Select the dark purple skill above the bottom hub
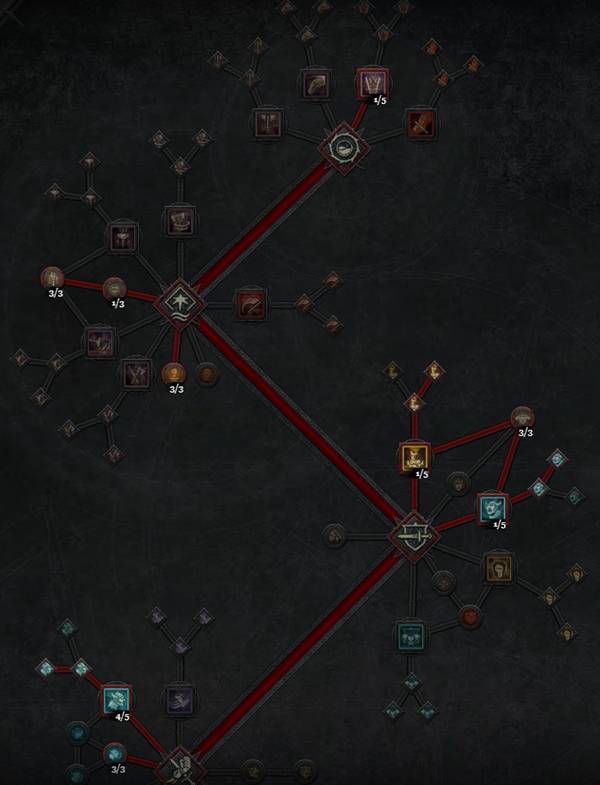Image resolution: width=600 pixels, height=785 pixels. (179, 699)
